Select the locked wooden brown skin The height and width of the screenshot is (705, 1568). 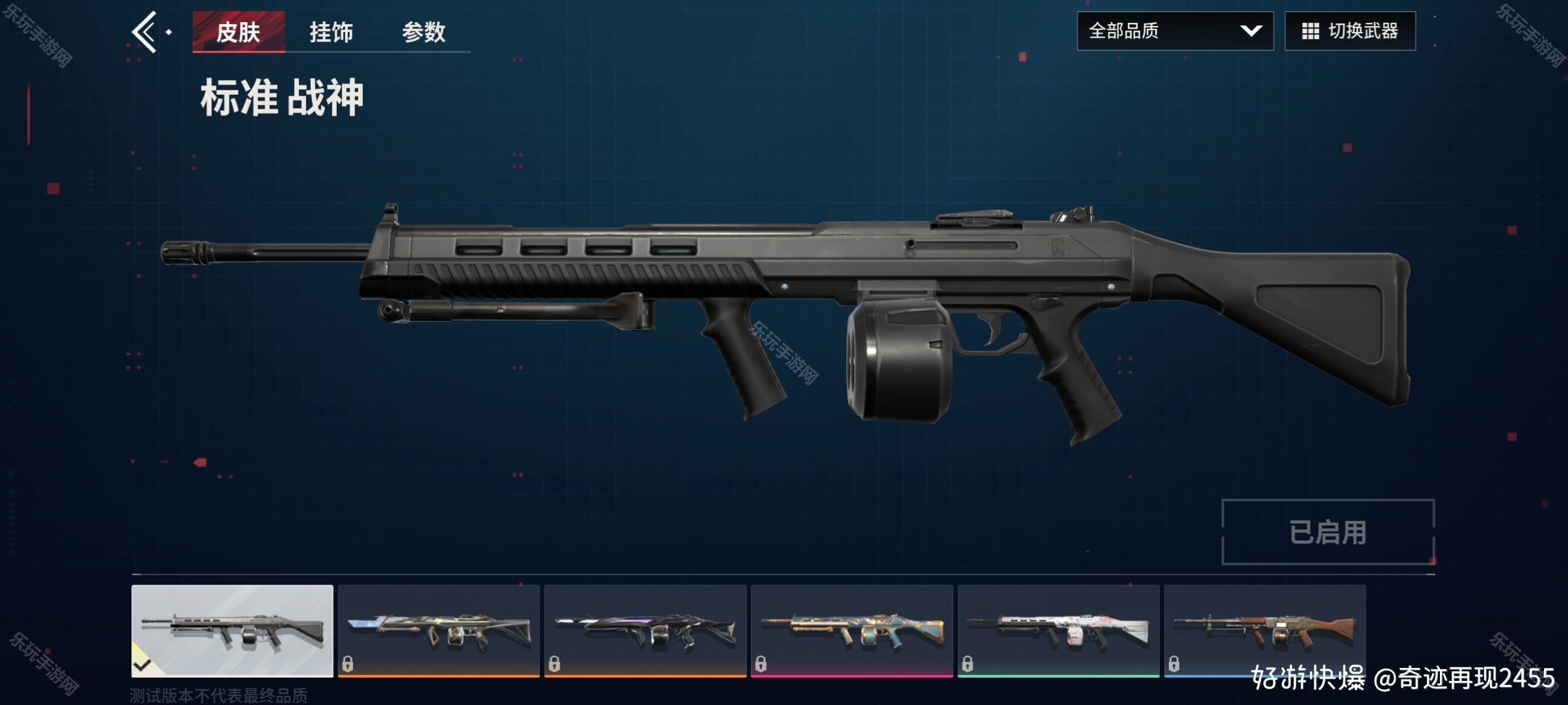[x=1264, y=630]
